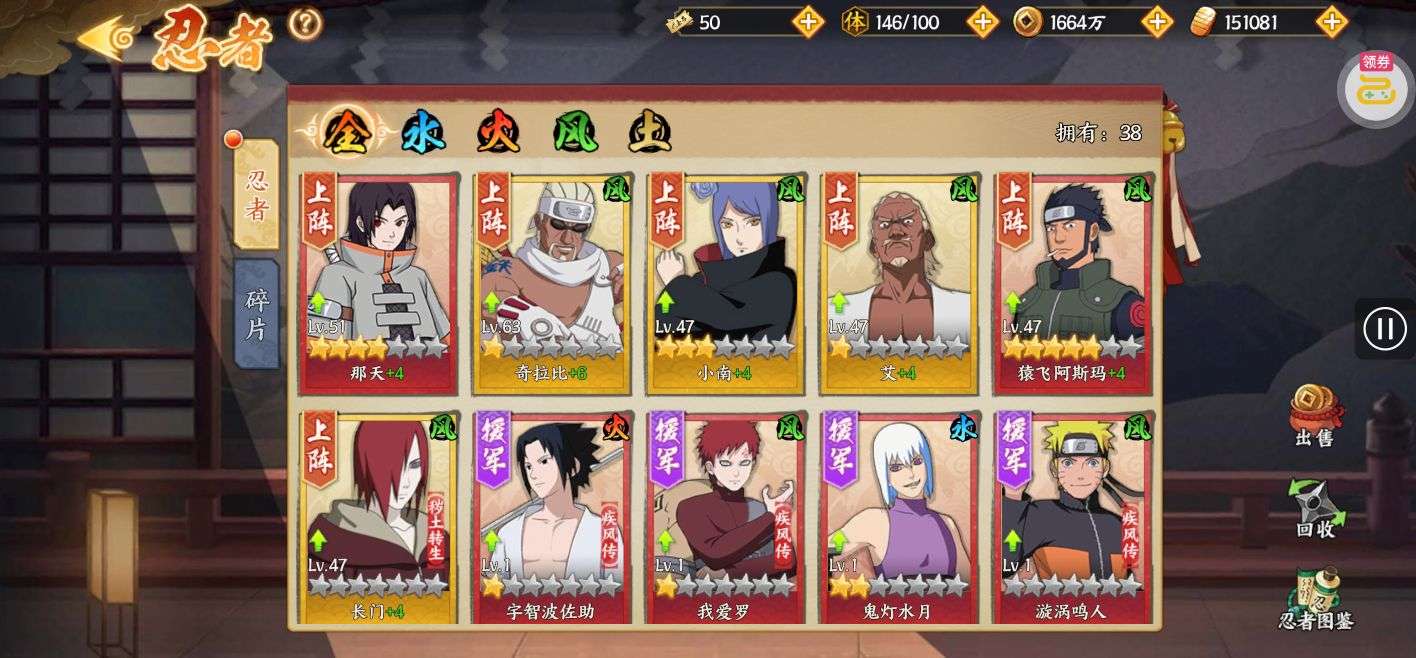This screenshot has height=658, width=1416.
Task: Open the 出售 sell option
Action: 1314,415
